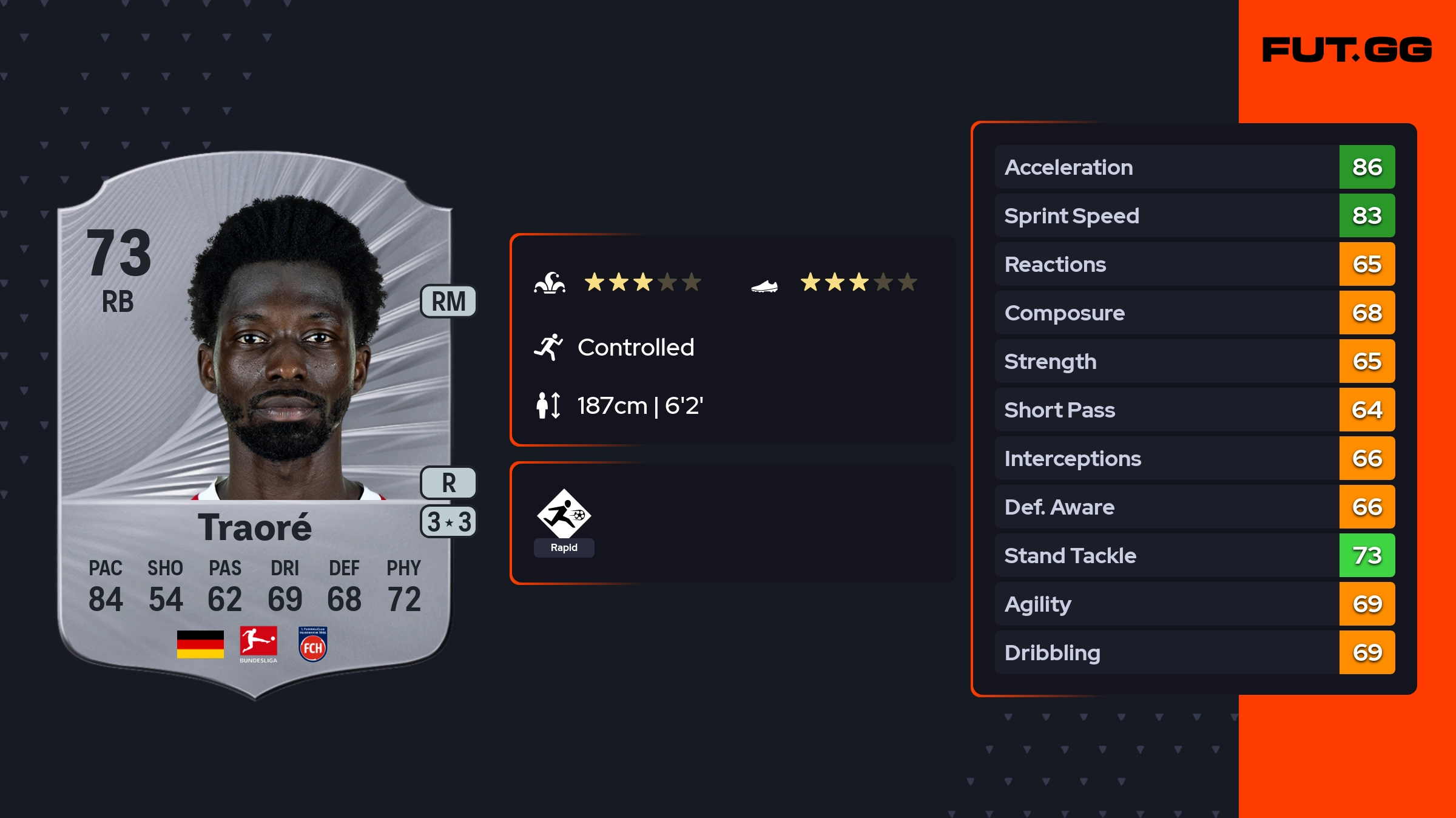Click the Germany flag icon
Viewport: 1456px width, 818px height.
200,644
